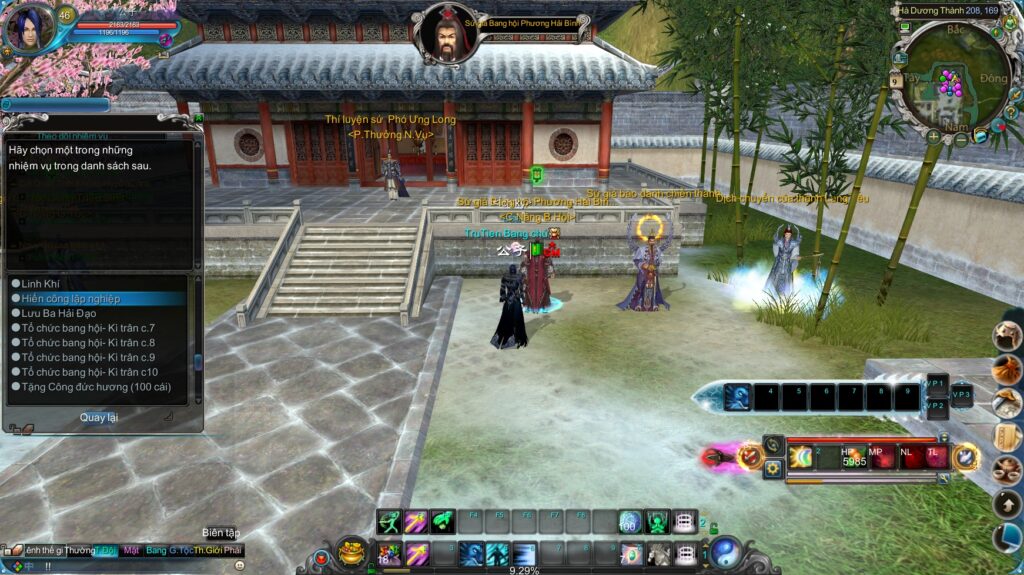
Task: Click the Quay lại back button
Action: (98, 417)
